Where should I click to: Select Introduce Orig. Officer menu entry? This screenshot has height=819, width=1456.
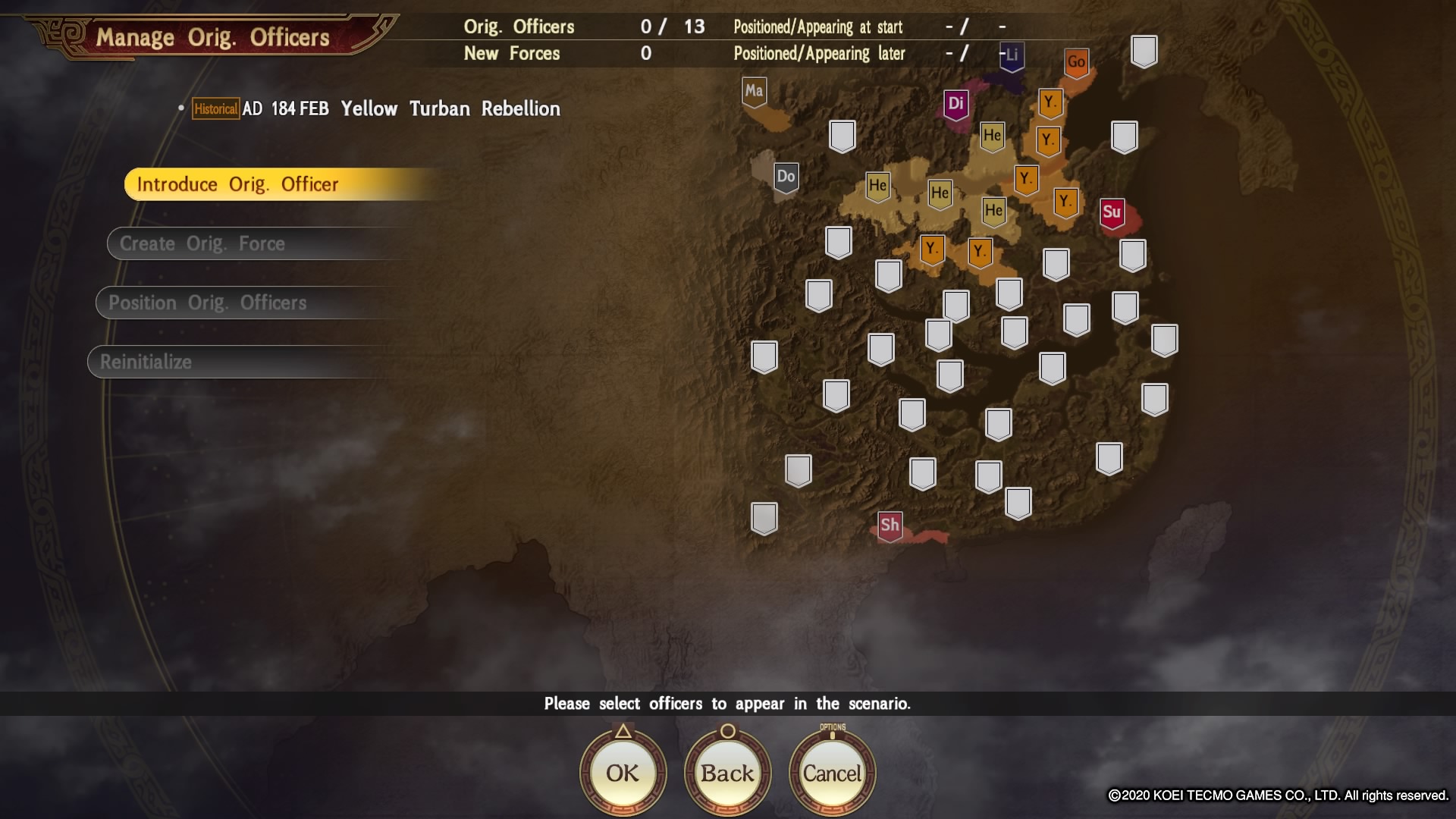point(237,184)
